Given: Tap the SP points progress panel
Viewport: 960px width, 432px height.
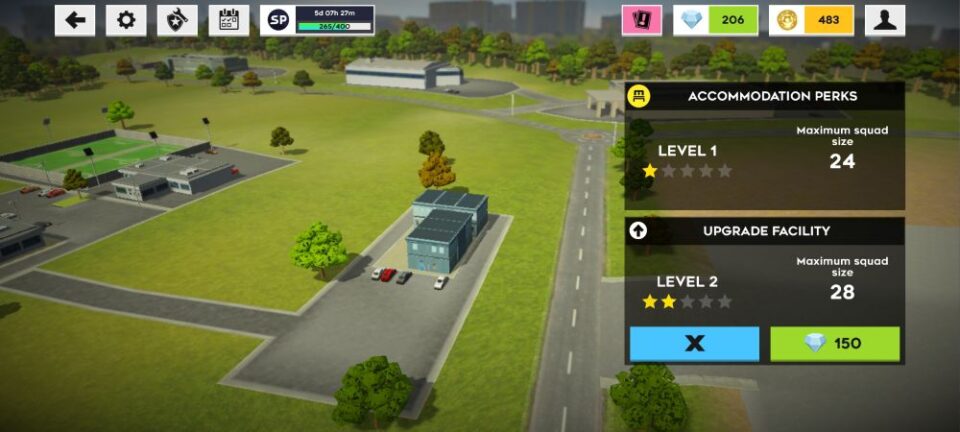Looking at the screenshot, I should [318, 20].
